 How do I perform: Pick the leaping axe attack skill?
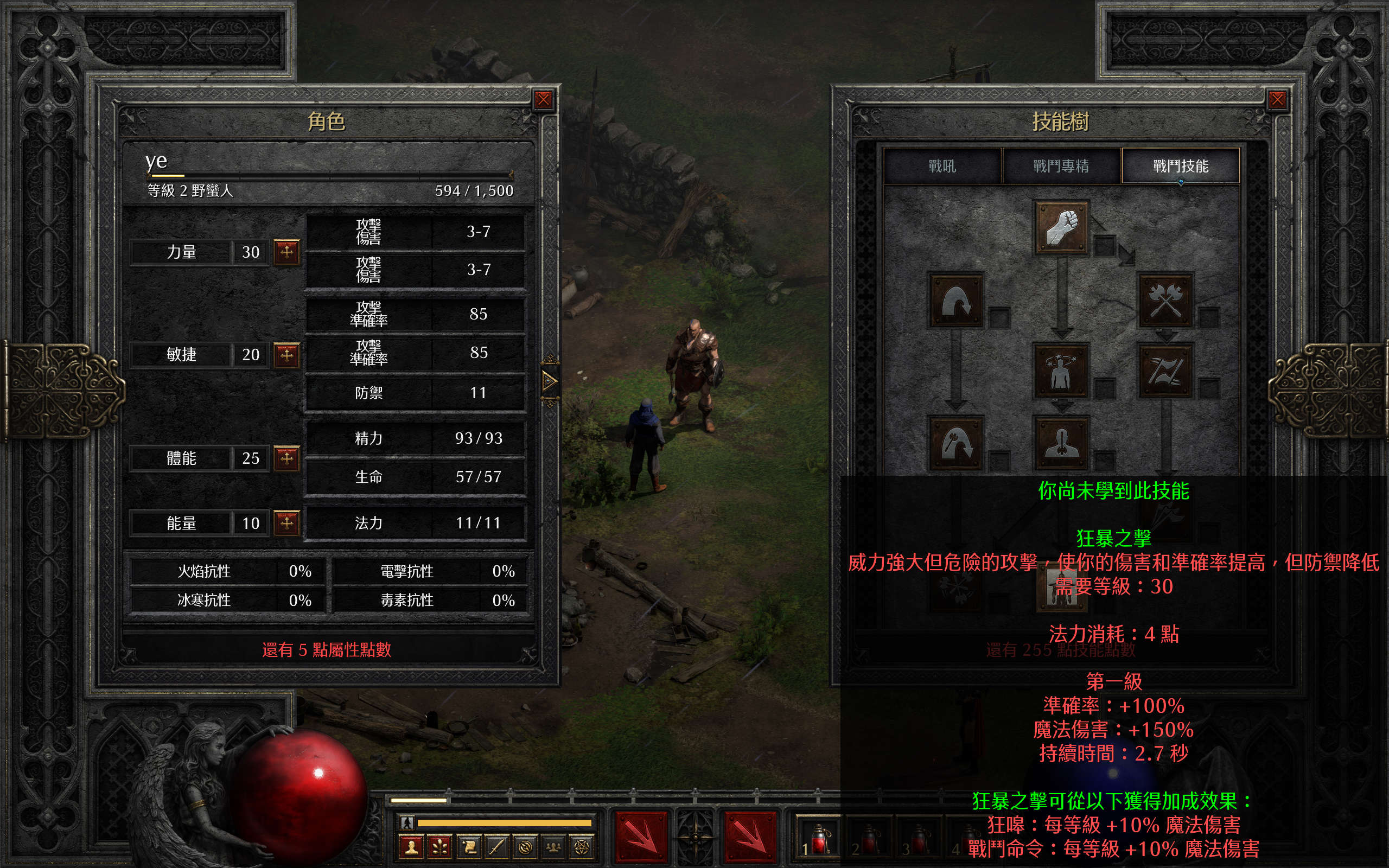[x=955, y=443]
